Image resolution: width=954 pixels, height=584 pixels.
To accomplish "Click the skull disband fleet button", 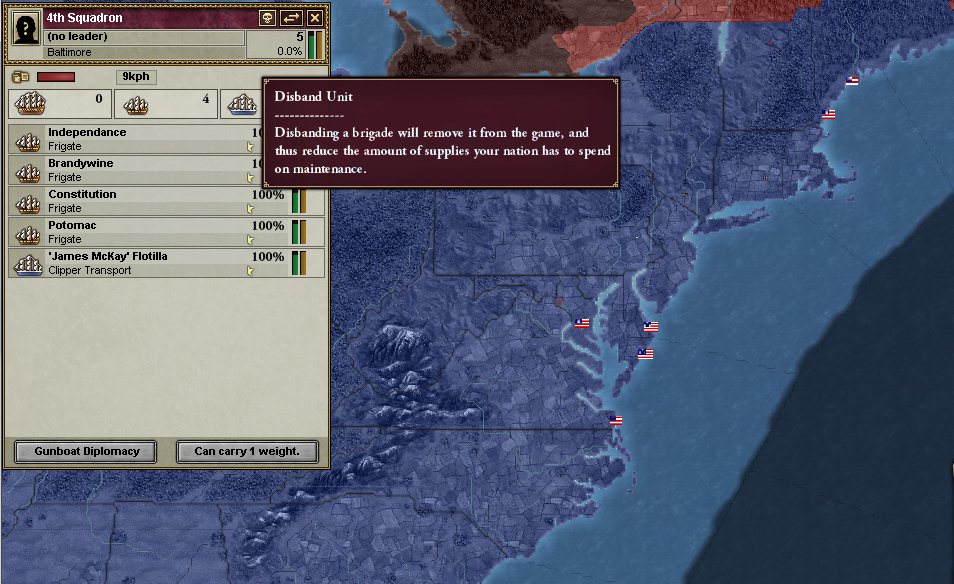I will click(268, 18).
